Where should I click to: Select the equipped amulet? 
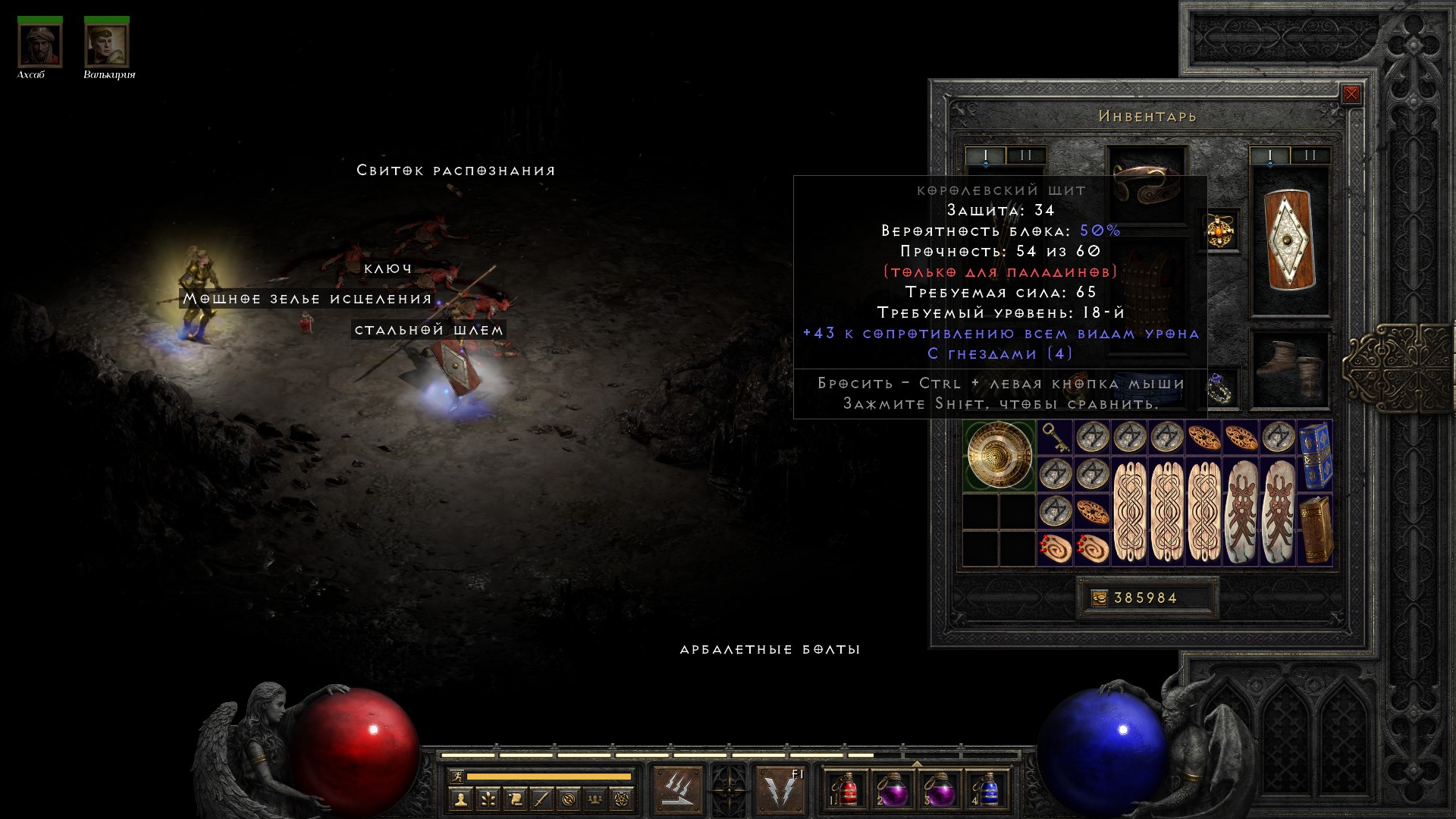tap(1220, 231)
